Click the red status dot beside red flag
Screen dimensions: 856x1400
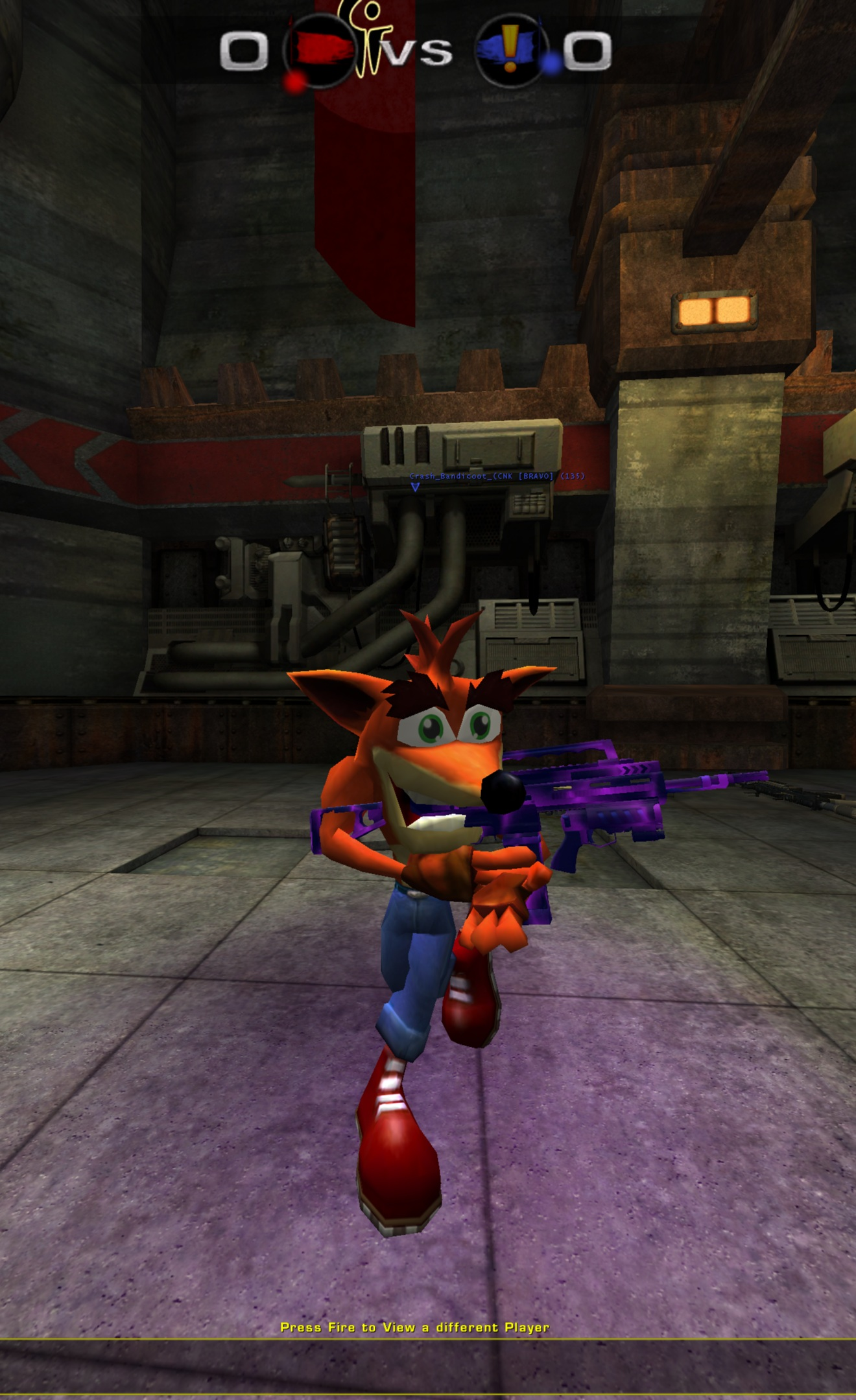294,79
